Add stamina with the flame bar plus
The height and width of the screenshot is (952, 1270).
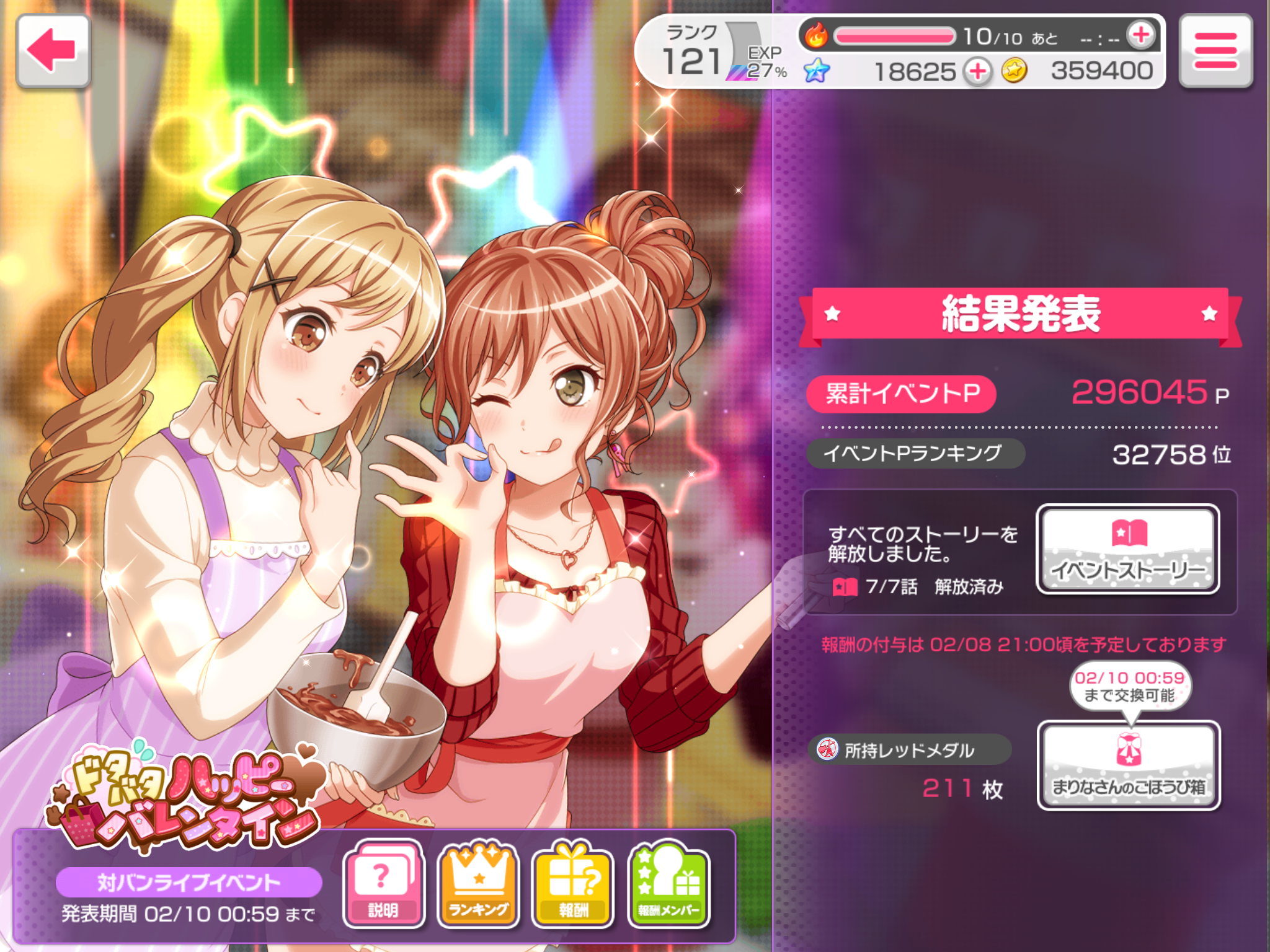1140,35
